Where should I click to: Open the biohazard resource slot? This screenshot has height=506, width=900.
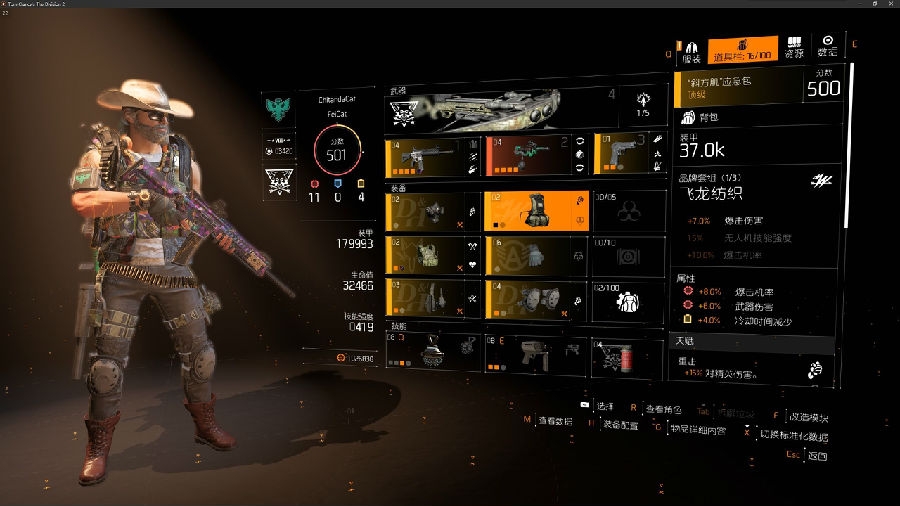tap(628, 211)
